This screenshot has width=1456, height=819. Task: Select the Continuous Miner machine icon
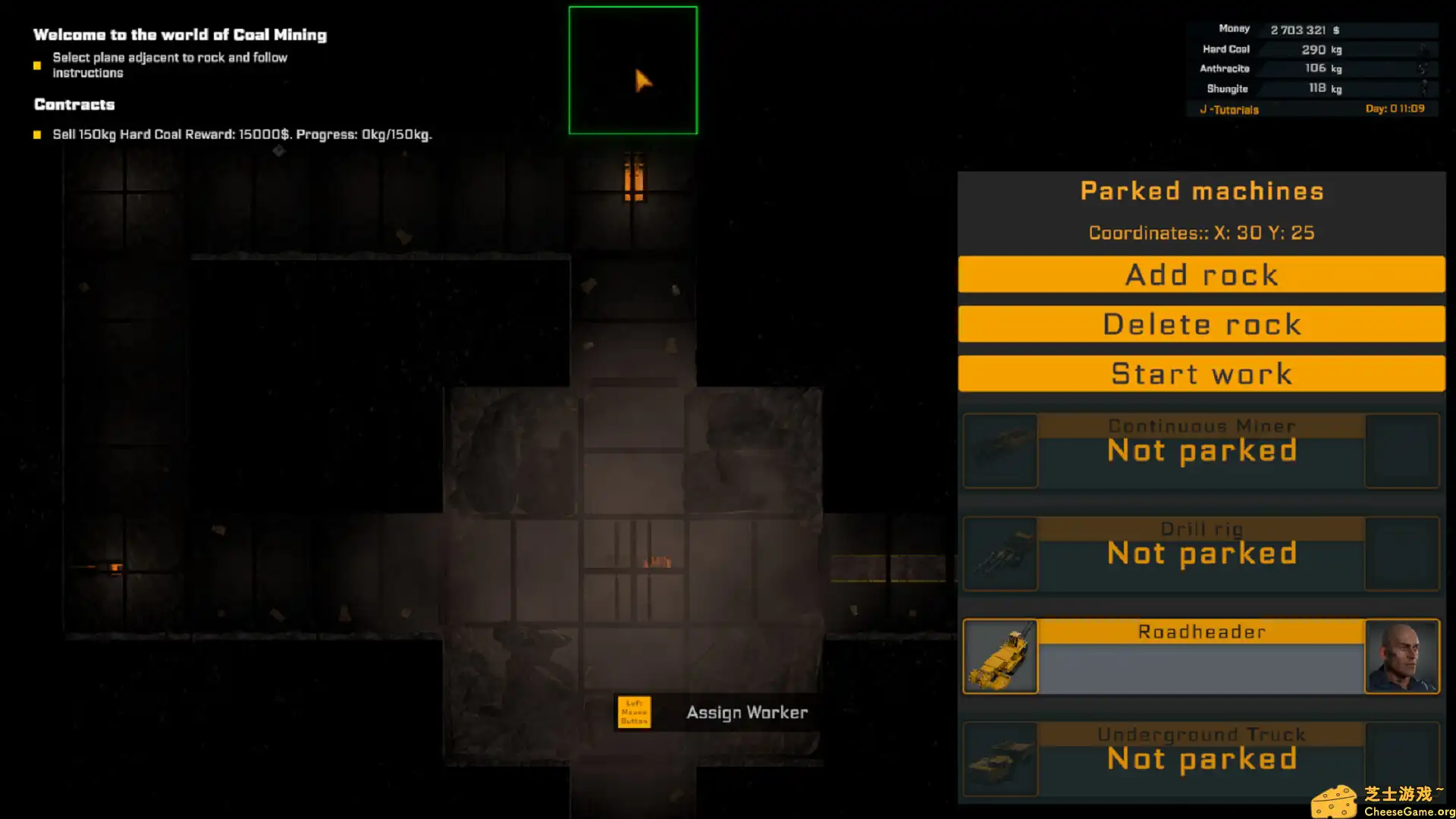pyautogui.click(x=999, y=450)
